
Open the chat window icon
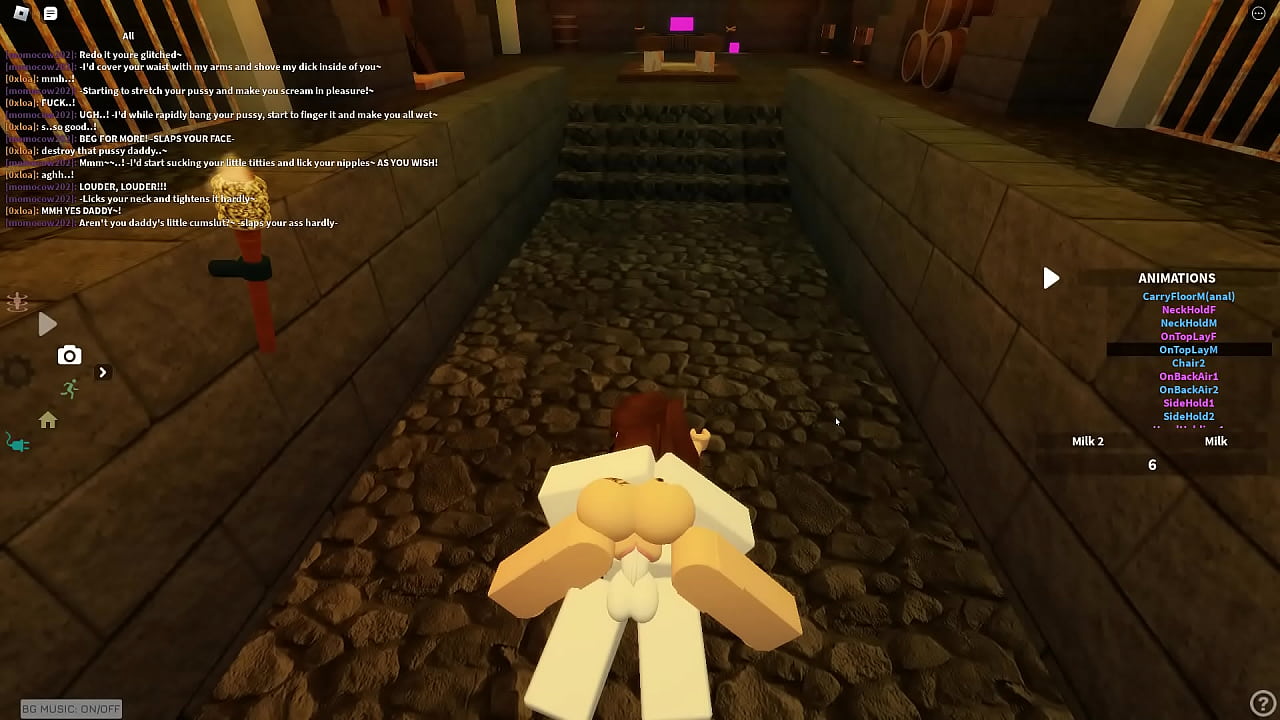(x=48, y=14)
